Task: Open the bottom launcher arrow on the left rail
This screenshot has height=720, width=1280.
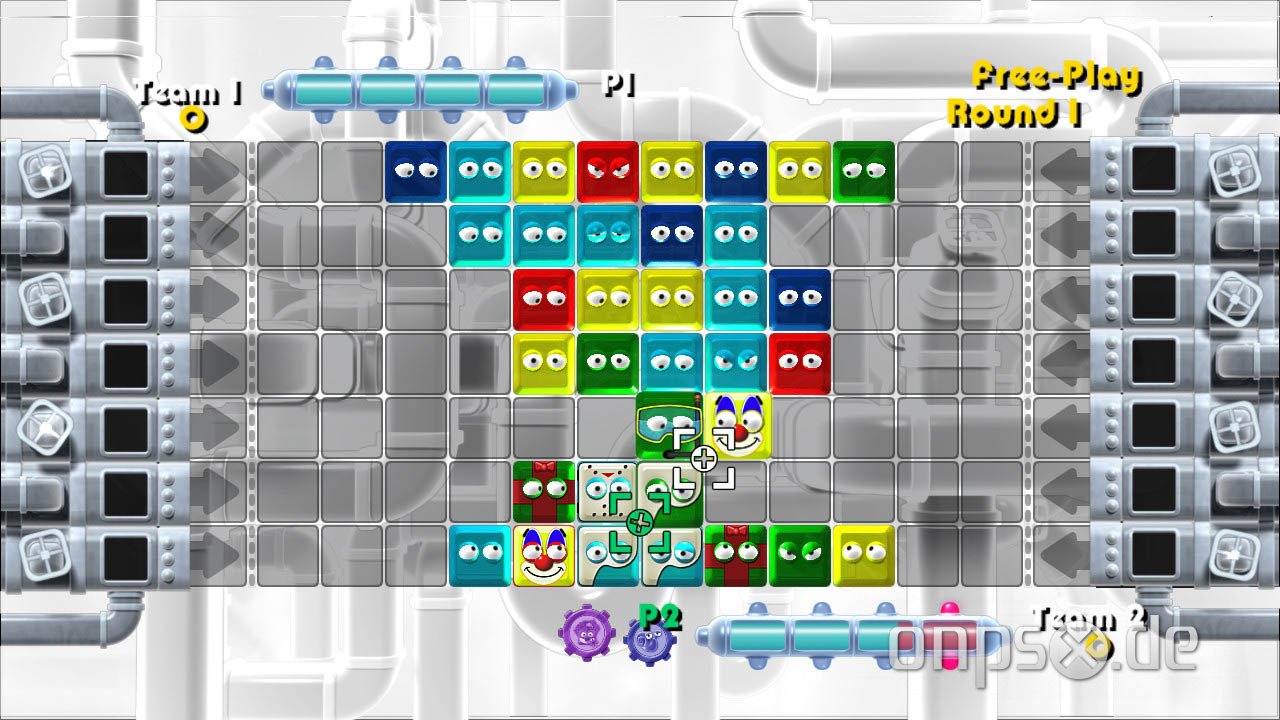Action: tap(218, 552)
